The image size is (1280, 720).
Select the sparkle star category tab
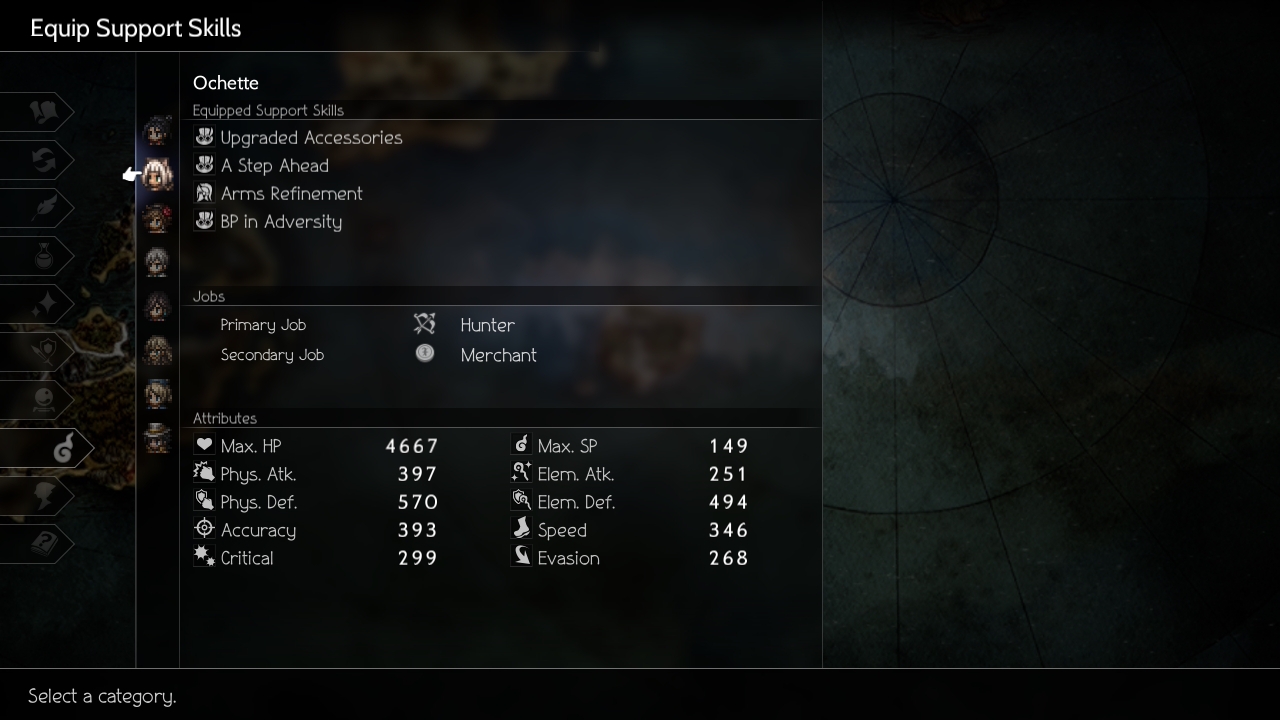(42, 304)
